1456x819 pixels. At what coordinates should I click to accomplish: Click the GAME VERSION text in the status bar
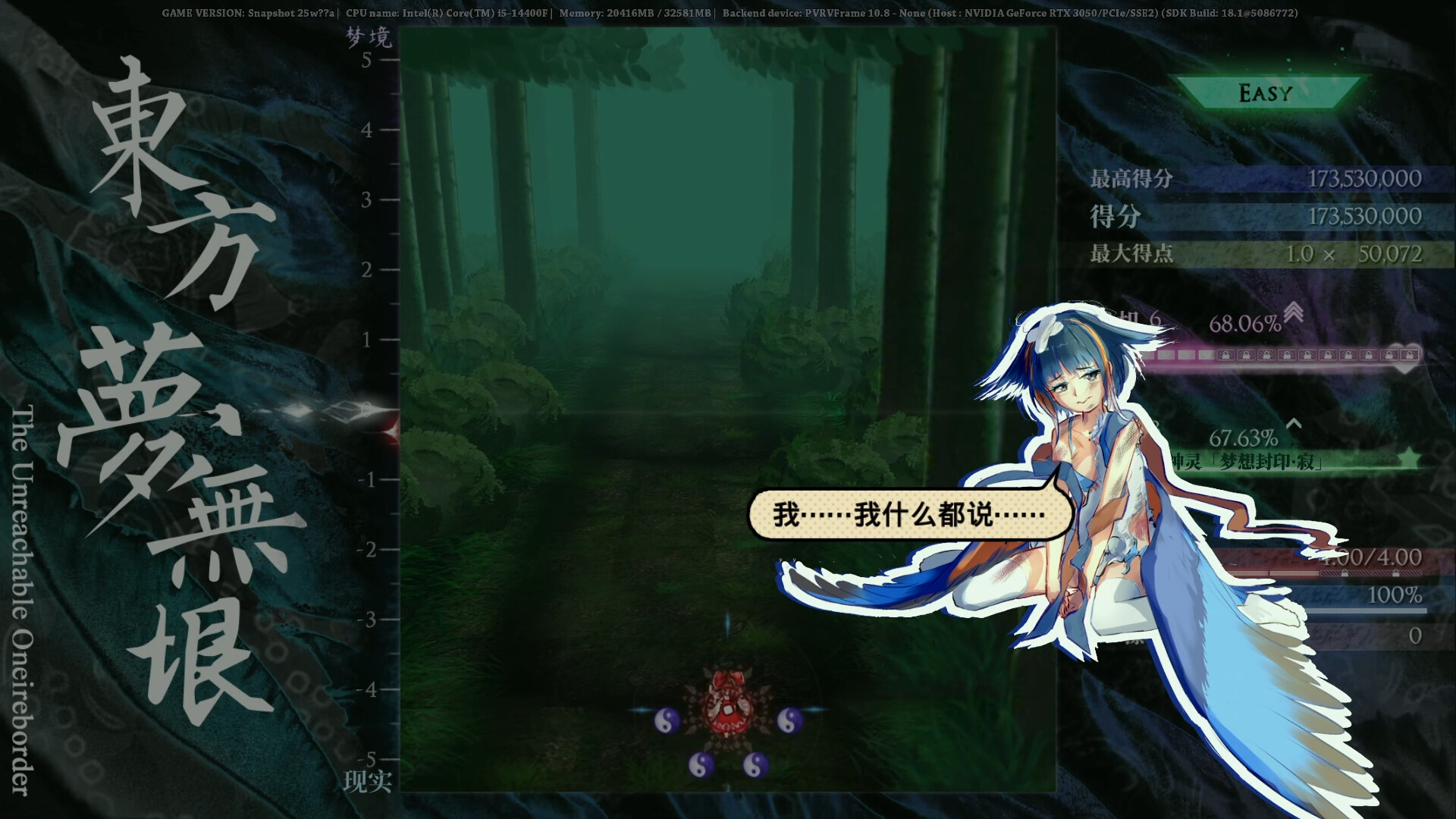point(205,12)
